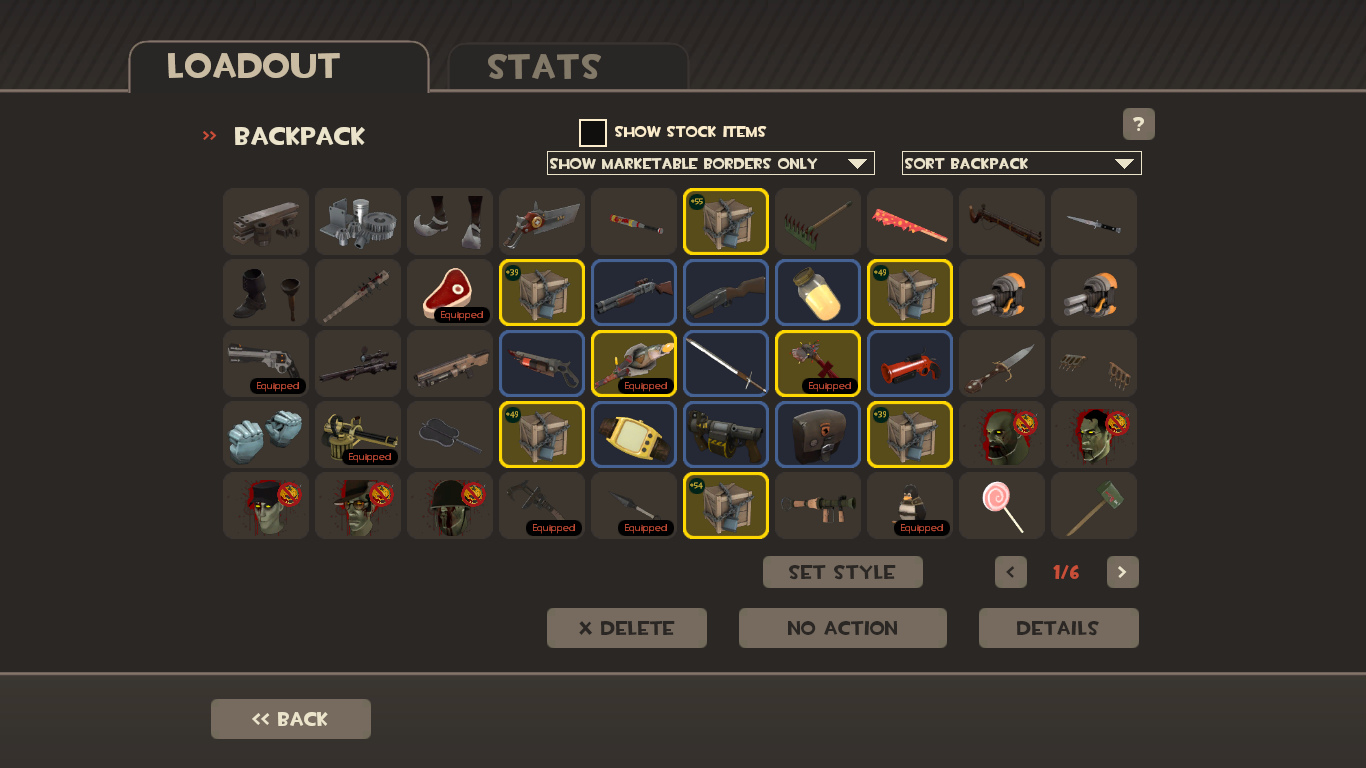Image resolution: width=1366 pixels, height=768 pixels.
Task: Enable the Show Stock Items checkbox
Action: click(593, 131)
